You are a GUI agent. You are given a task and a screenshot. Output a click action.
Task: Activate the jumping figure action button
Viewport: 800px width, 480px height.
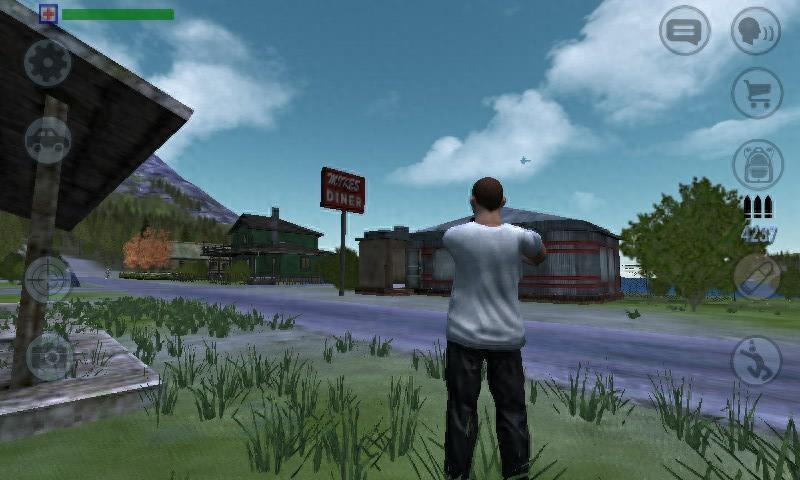tap(757, 361)
